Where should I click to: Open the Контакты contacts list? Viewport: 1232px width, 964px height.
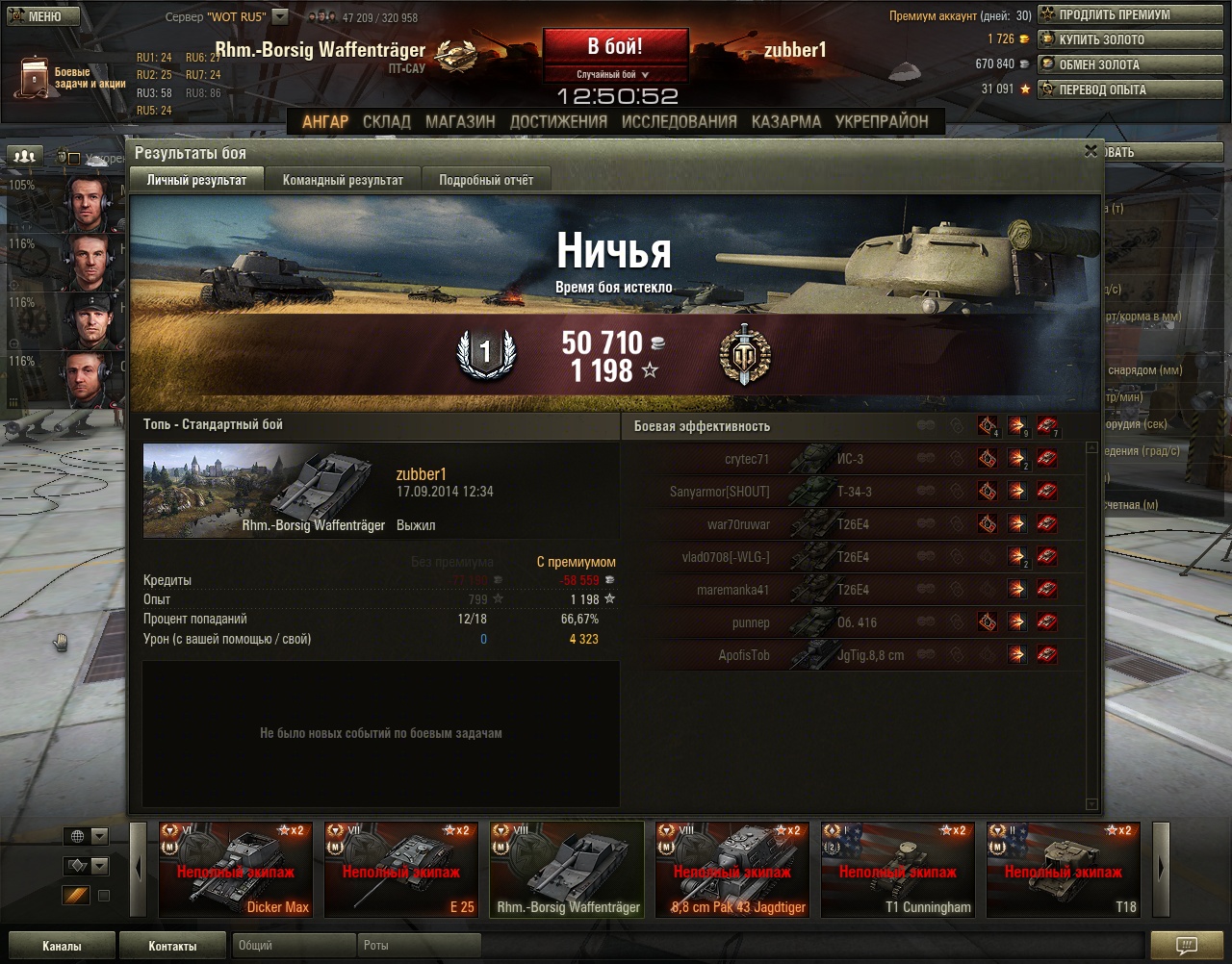coord(172,946)
